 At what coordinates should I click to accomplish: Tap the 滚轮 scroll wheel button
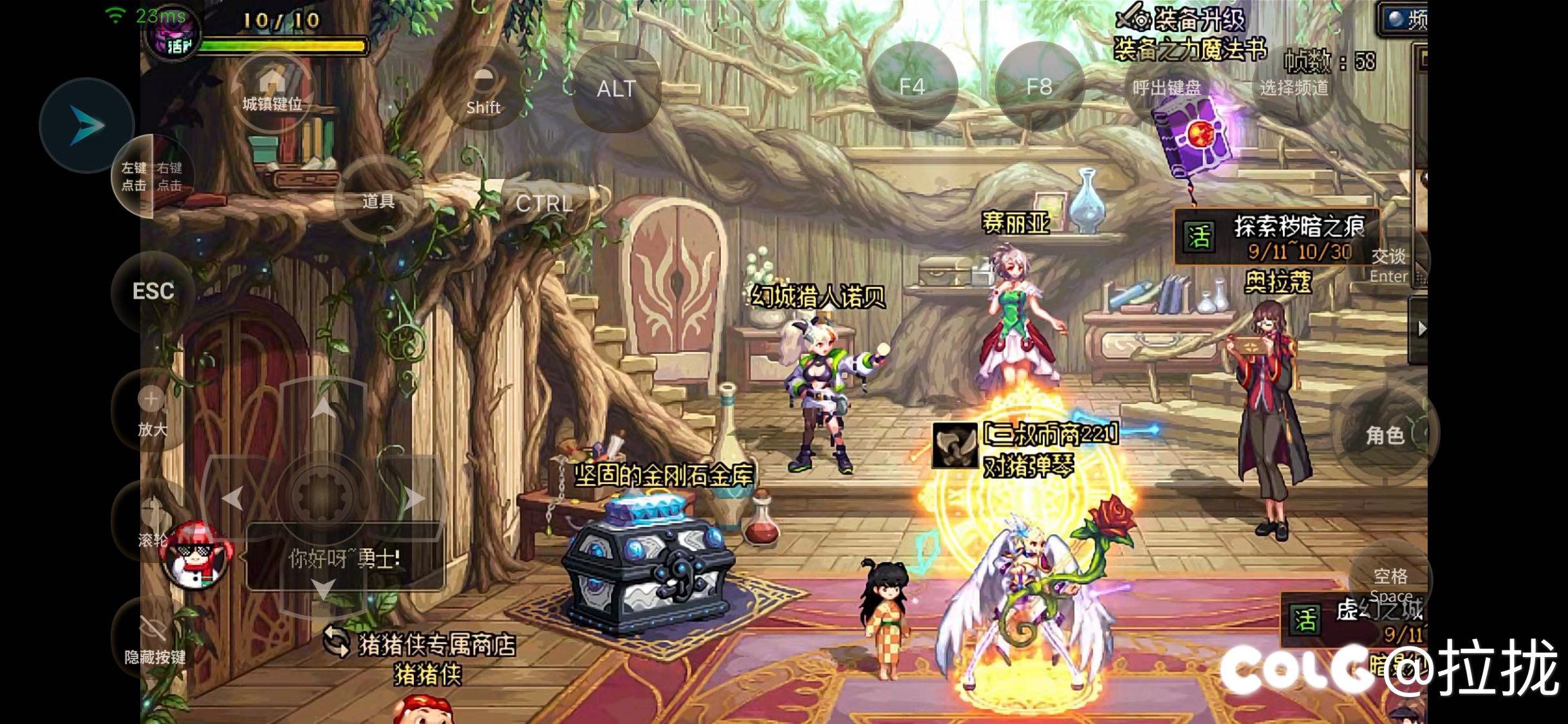[153, 521]
